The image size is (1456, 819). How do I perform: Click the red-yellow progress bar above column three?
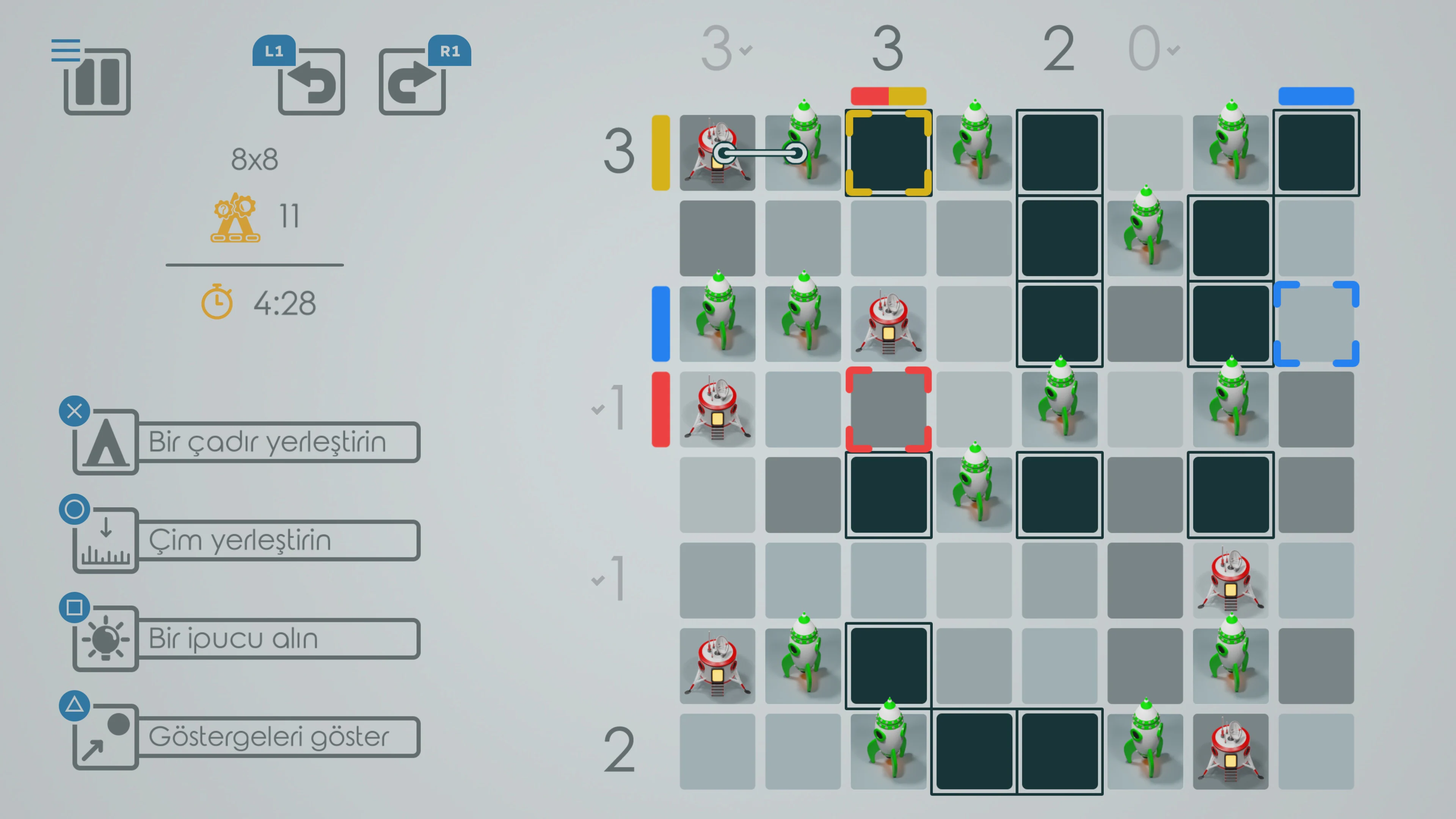point(888,96)
